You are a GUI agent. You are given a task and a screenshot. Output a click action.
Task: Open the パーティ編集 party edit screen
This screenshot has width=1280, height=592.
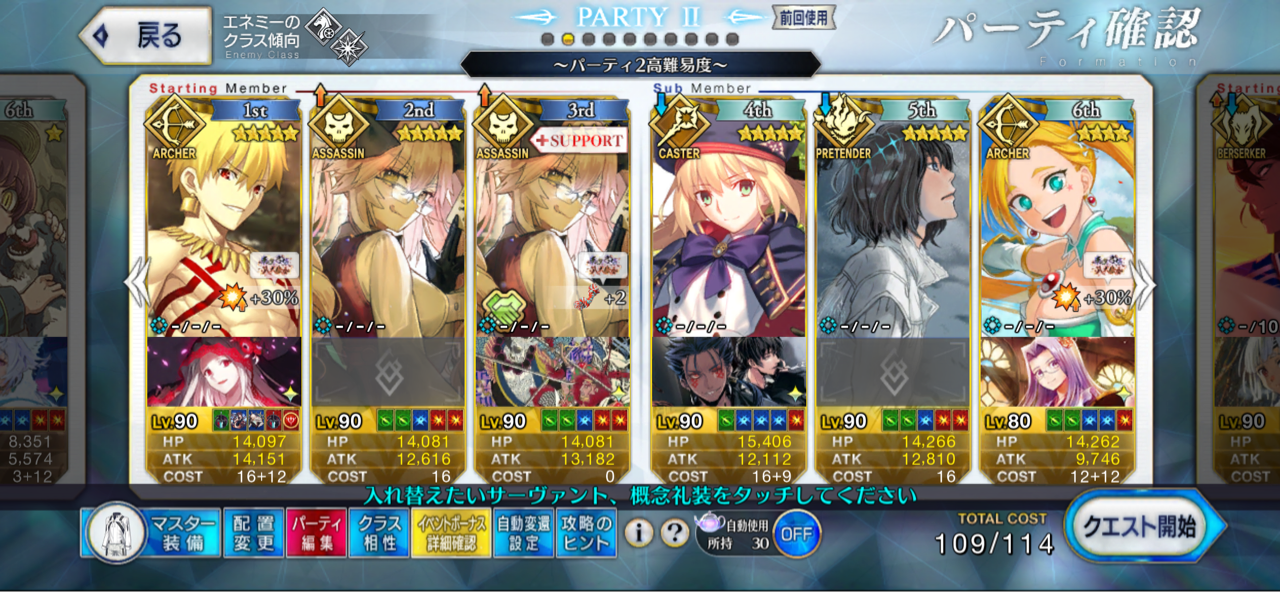coord(316,533)
